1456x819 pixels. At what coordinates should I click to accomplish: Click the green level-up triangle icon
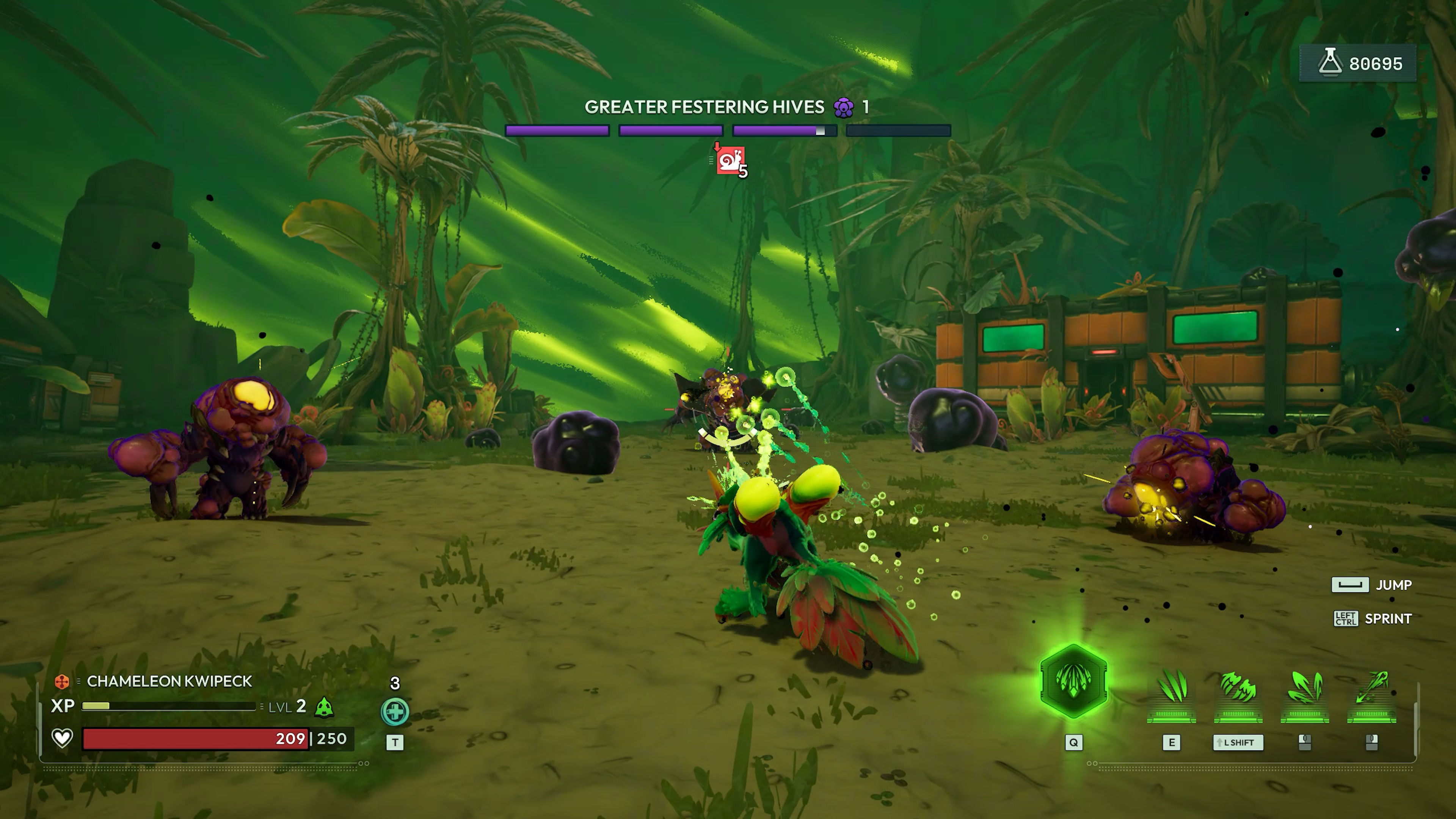[324, 707]
